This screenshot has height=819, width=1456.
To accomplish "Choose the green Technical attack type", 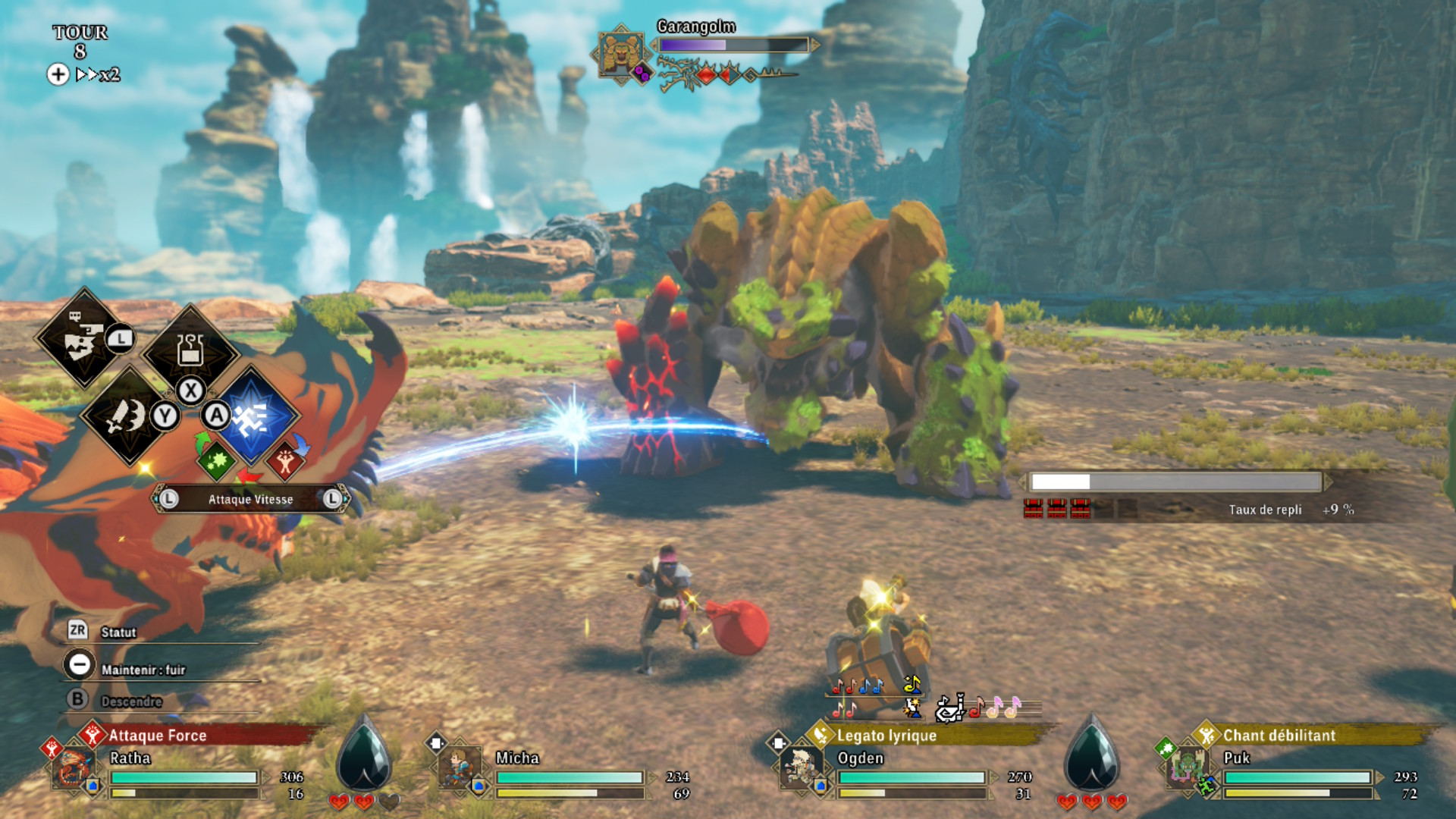I will pyautogui.click(x=216, y=460).
